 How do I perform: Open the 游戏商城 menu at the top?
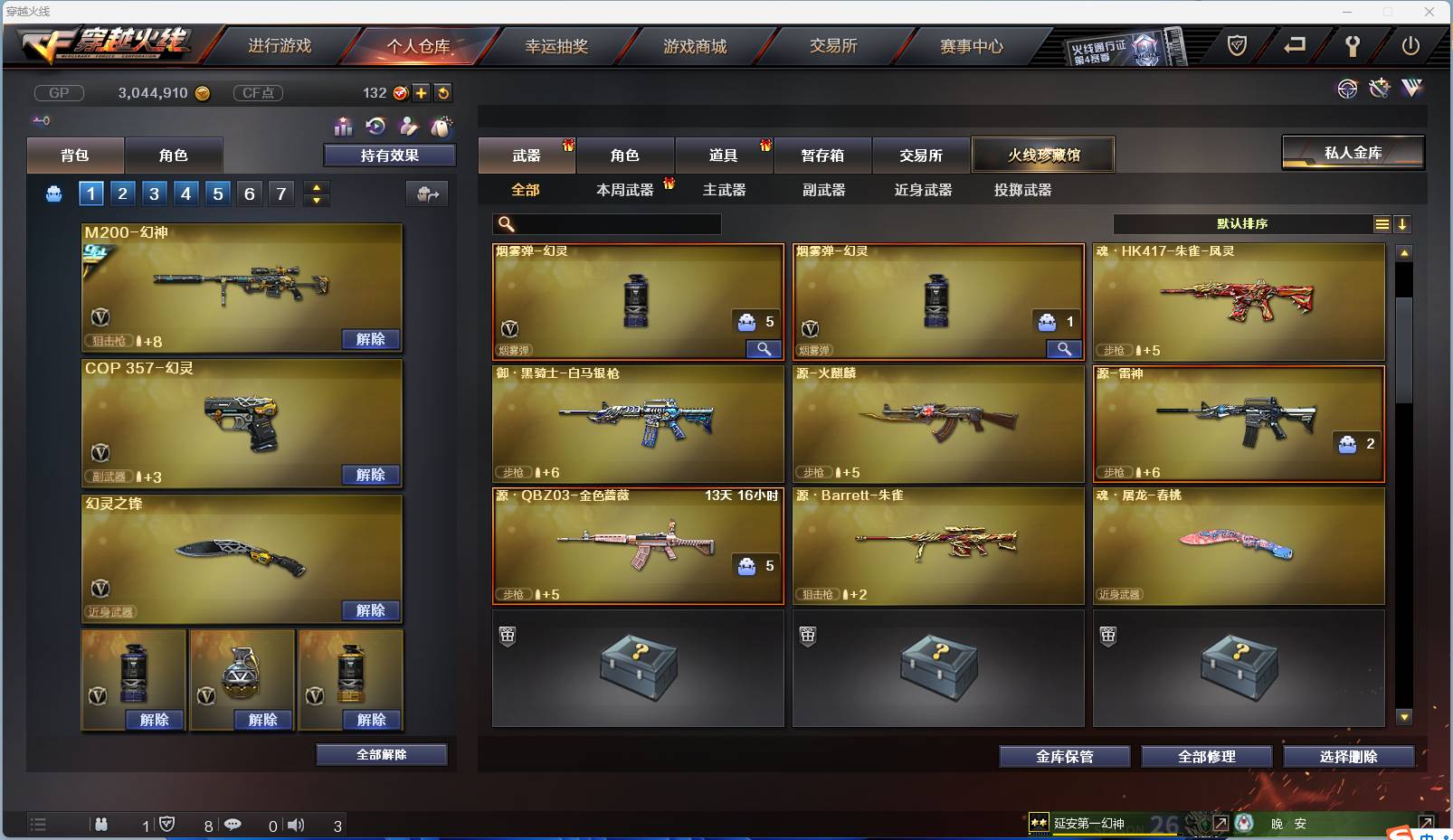pos(697,45)
